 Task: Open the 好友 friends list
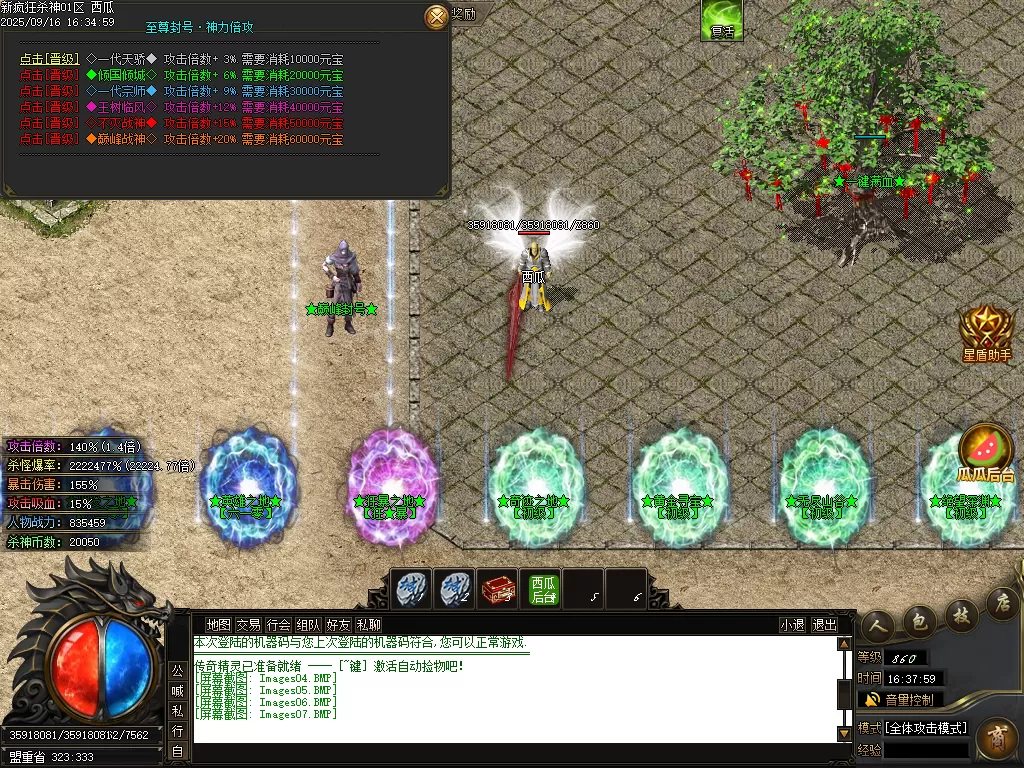click(338, 625)
